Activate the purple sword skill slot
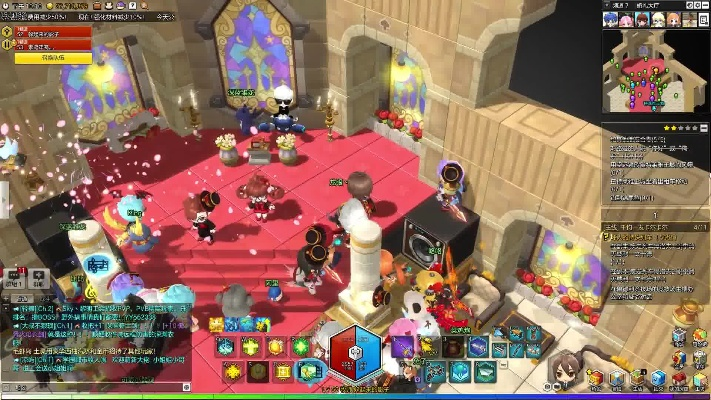Image resolution: width=711 pixels, height=400 pixels. click(x=402, y=347)
